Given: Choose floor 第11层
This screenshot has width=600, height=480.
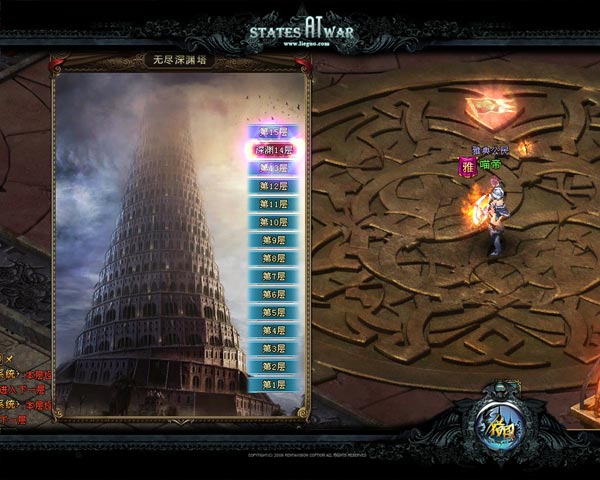Looking at the screenshot, I should coord(273,204).
